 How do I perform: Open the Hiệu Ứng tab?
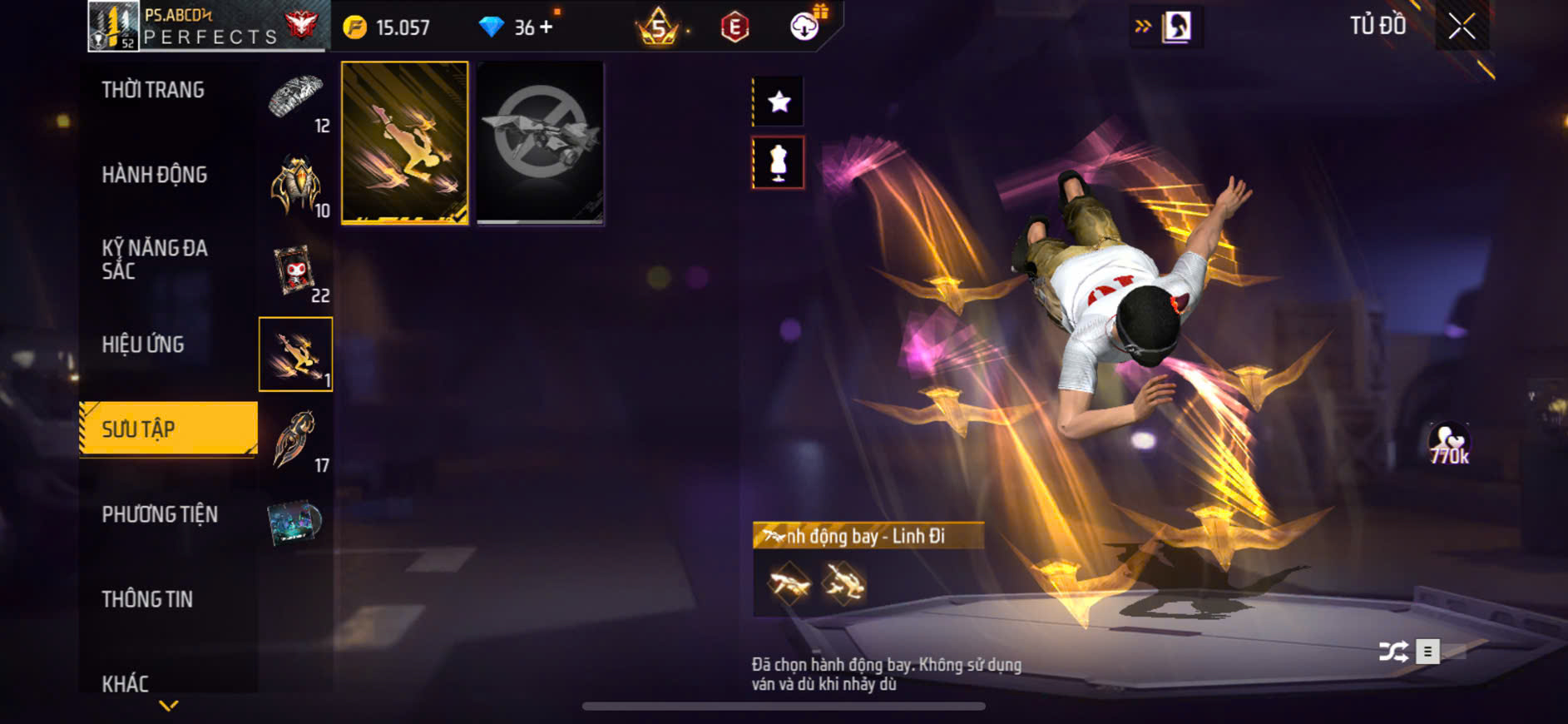coord(143,345)
